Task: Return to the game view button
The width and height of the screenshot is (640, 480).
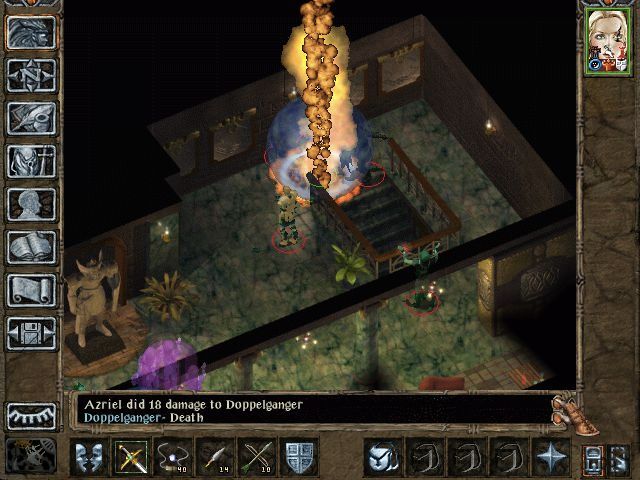Action: 31,33
